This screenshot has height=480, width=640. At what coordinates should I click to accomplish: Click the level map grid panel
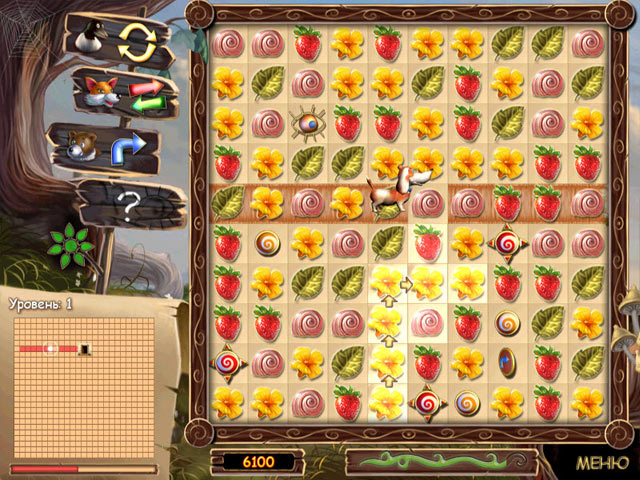82,385
